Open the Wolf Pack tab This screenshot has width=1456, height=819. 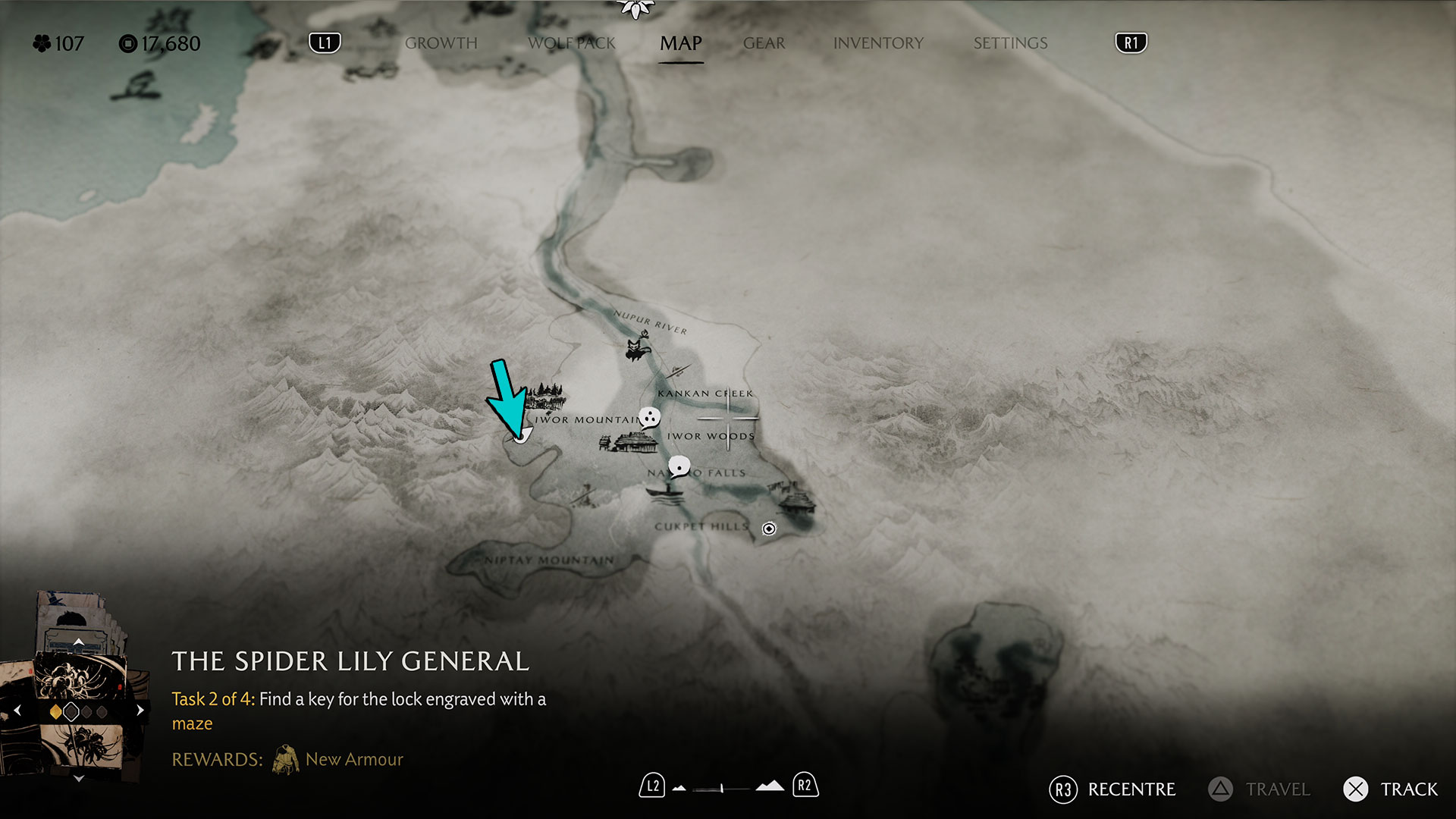coord(571,43)
